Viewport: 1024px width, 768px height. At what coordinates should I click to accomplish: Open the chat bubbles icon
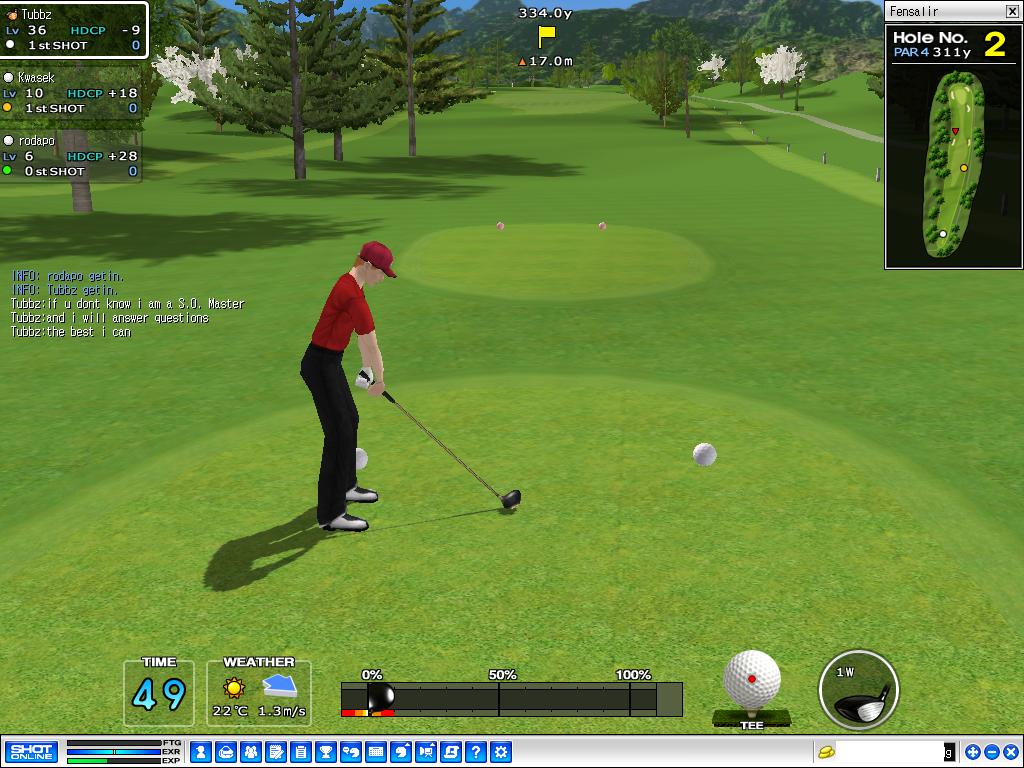351,751
